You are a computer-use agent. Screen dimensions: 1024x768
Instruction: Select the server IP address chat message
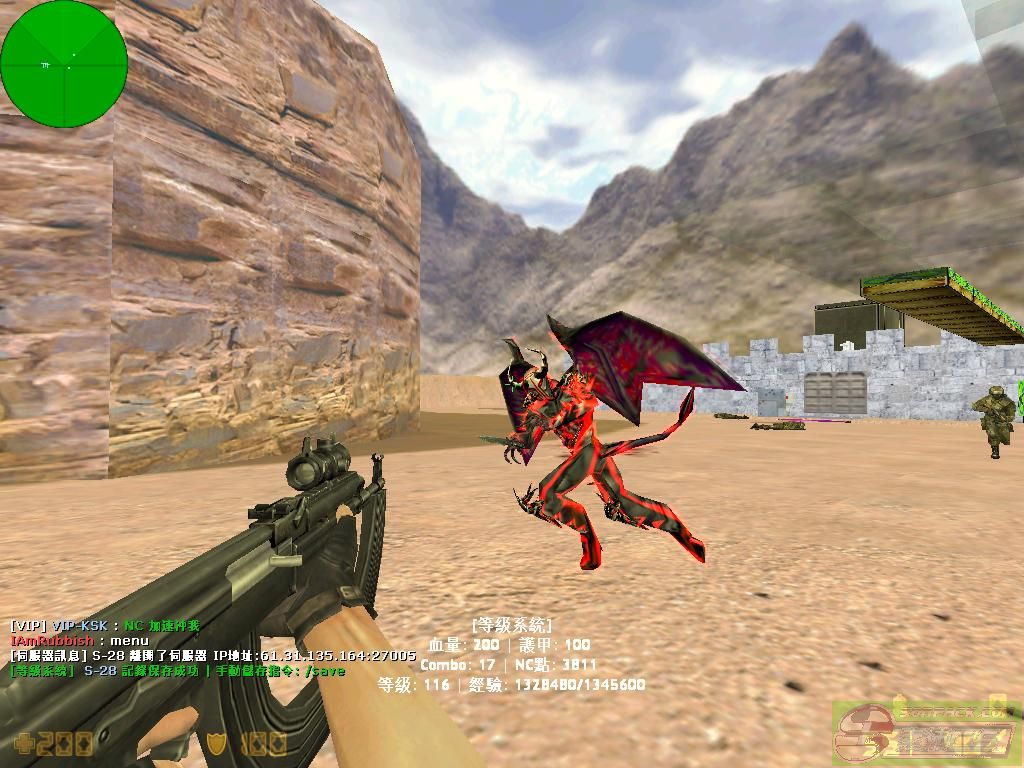click(212, 655)
